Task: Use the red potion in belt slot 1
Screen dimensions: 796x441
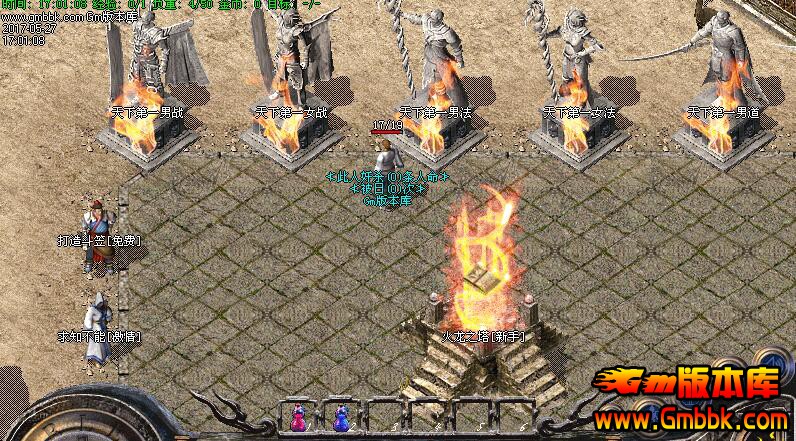Action: [x=298, y=415]
